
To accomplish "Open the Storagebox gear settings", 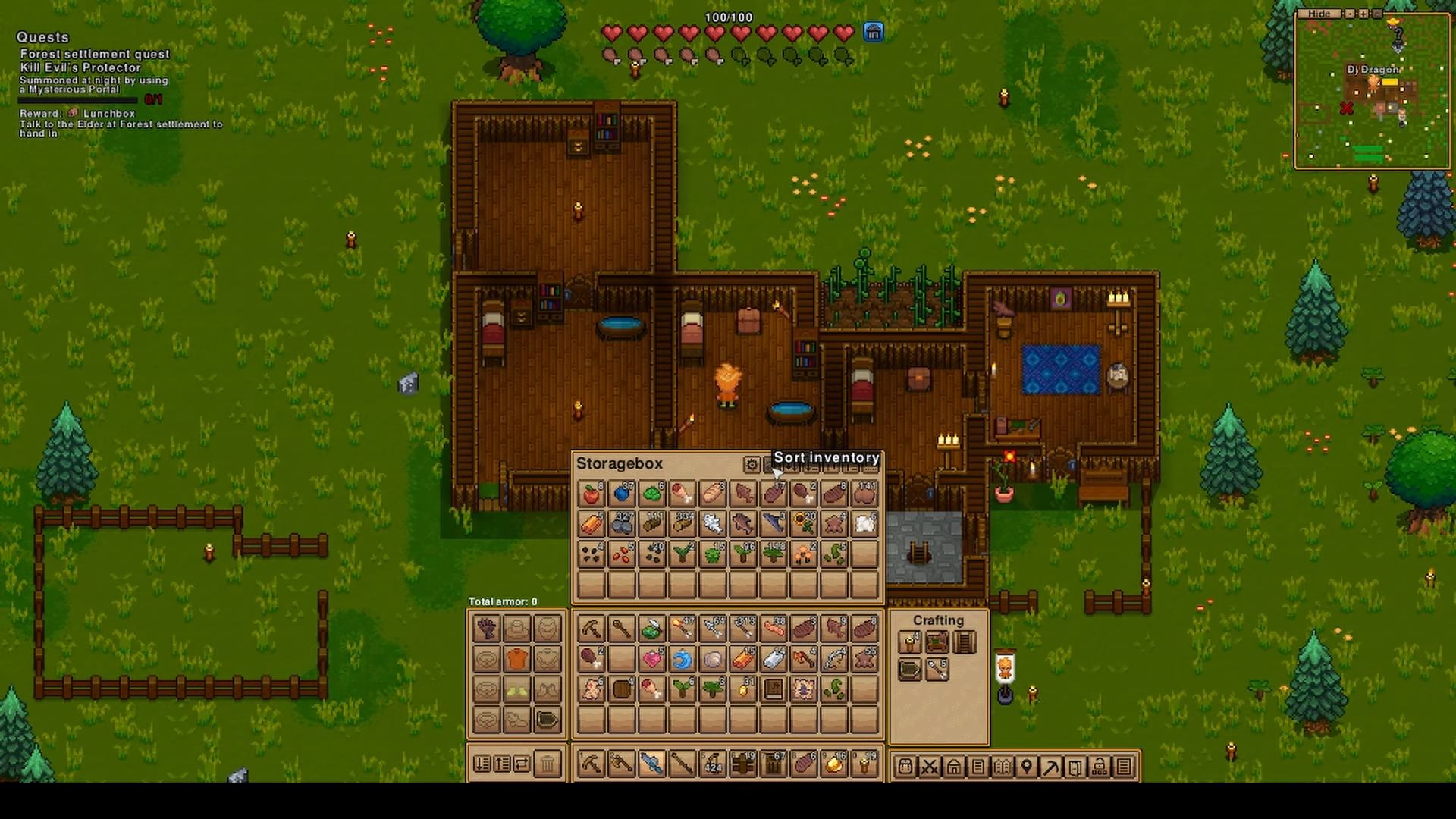I will [751, 464].
